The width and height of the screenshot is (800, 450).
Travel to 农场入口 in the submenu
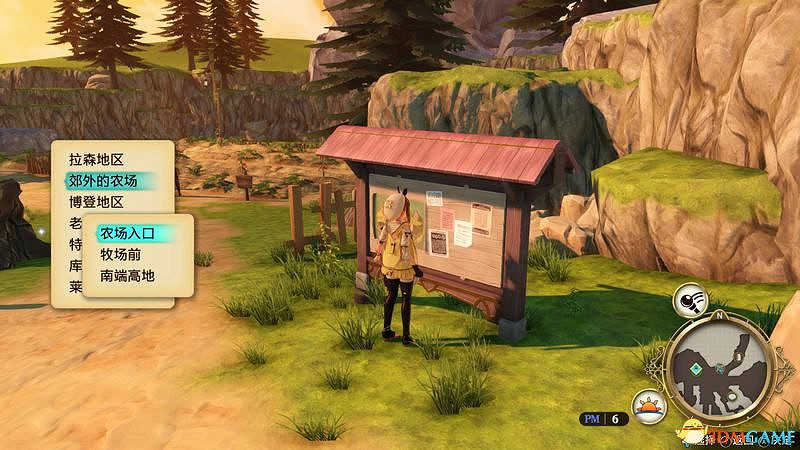[x=128, y=233]
